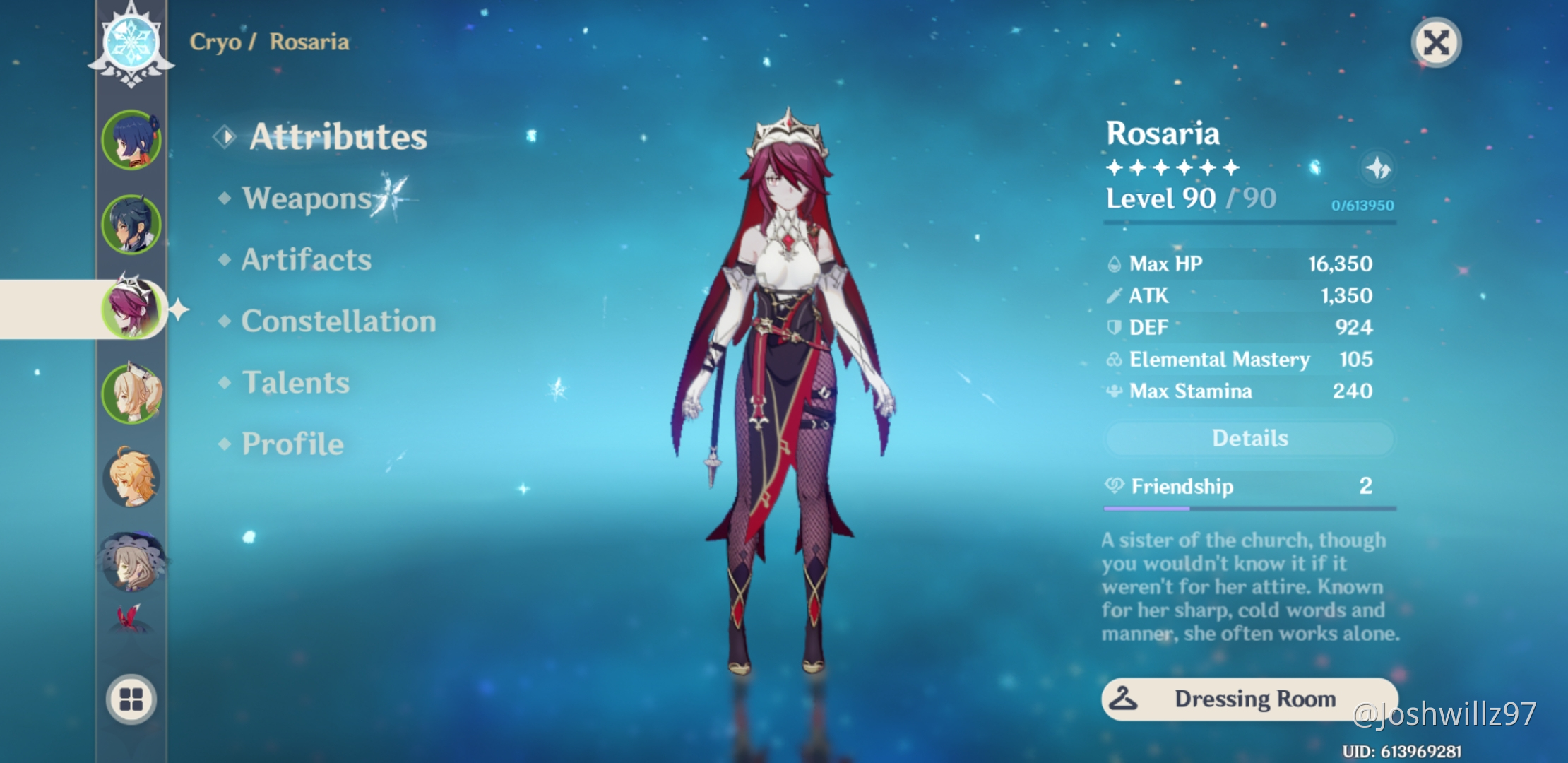View Rosaria's Constellation page
This screenshot has height=763, width=1568.
(338, 321)
